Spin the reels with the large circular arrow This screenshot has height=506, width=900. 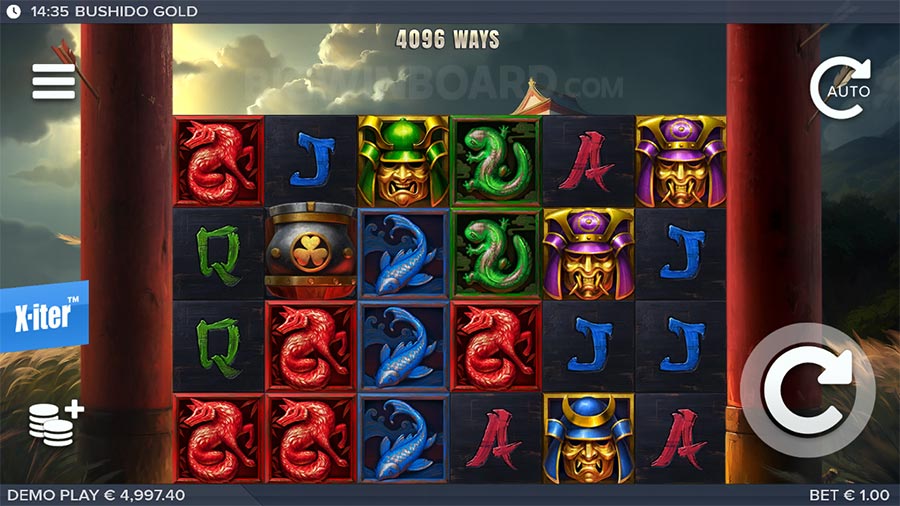coord(807,390)
